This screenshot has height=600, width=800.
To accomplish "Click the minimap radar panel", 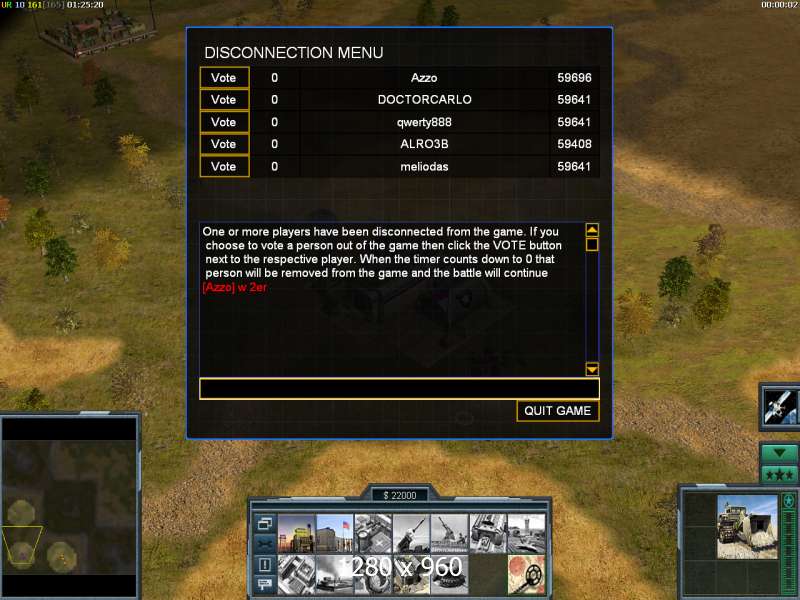I will (68, 507).
